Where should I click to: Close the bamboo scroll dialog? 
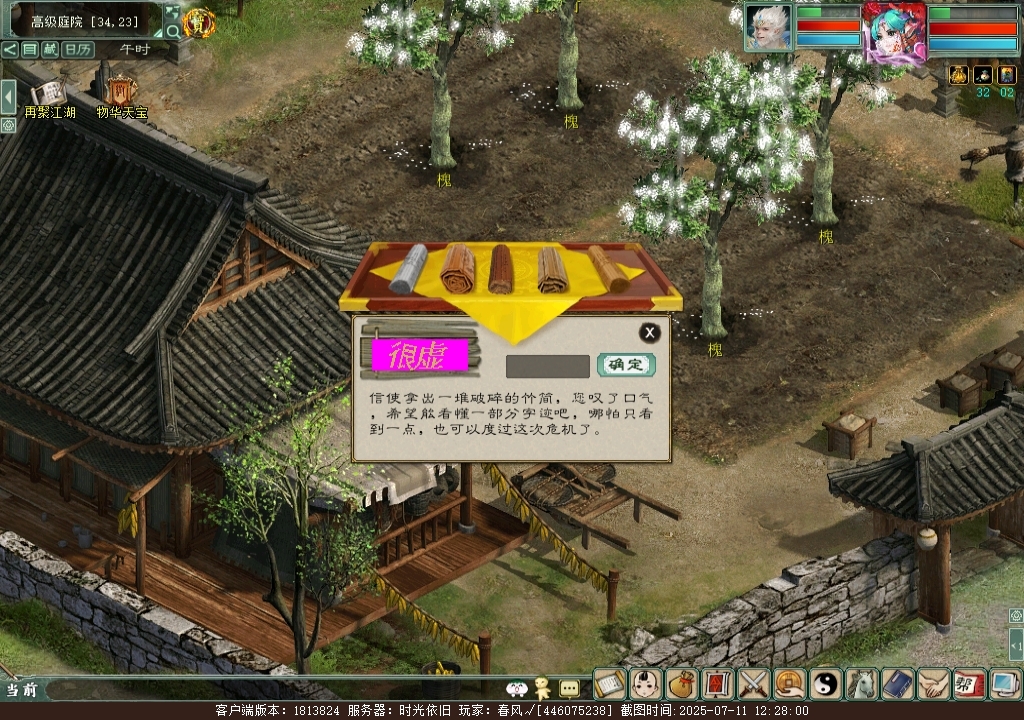point(650,333)
